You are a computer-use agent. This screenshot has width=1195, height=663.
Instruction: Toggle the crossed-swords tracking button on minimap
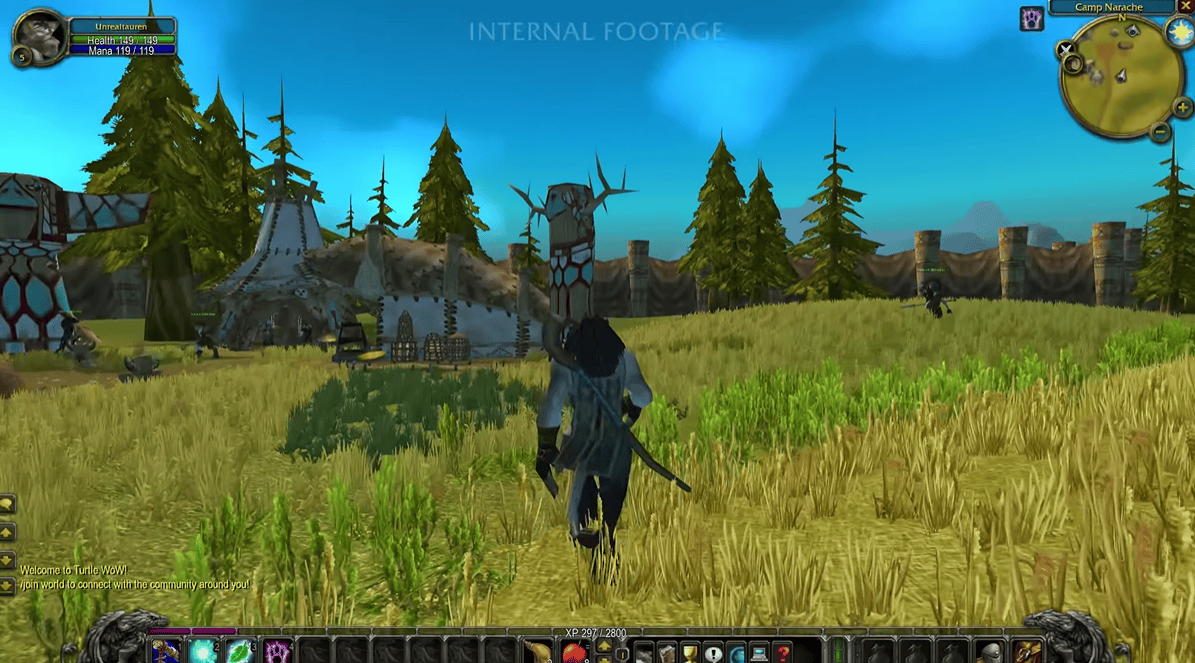1067,49
